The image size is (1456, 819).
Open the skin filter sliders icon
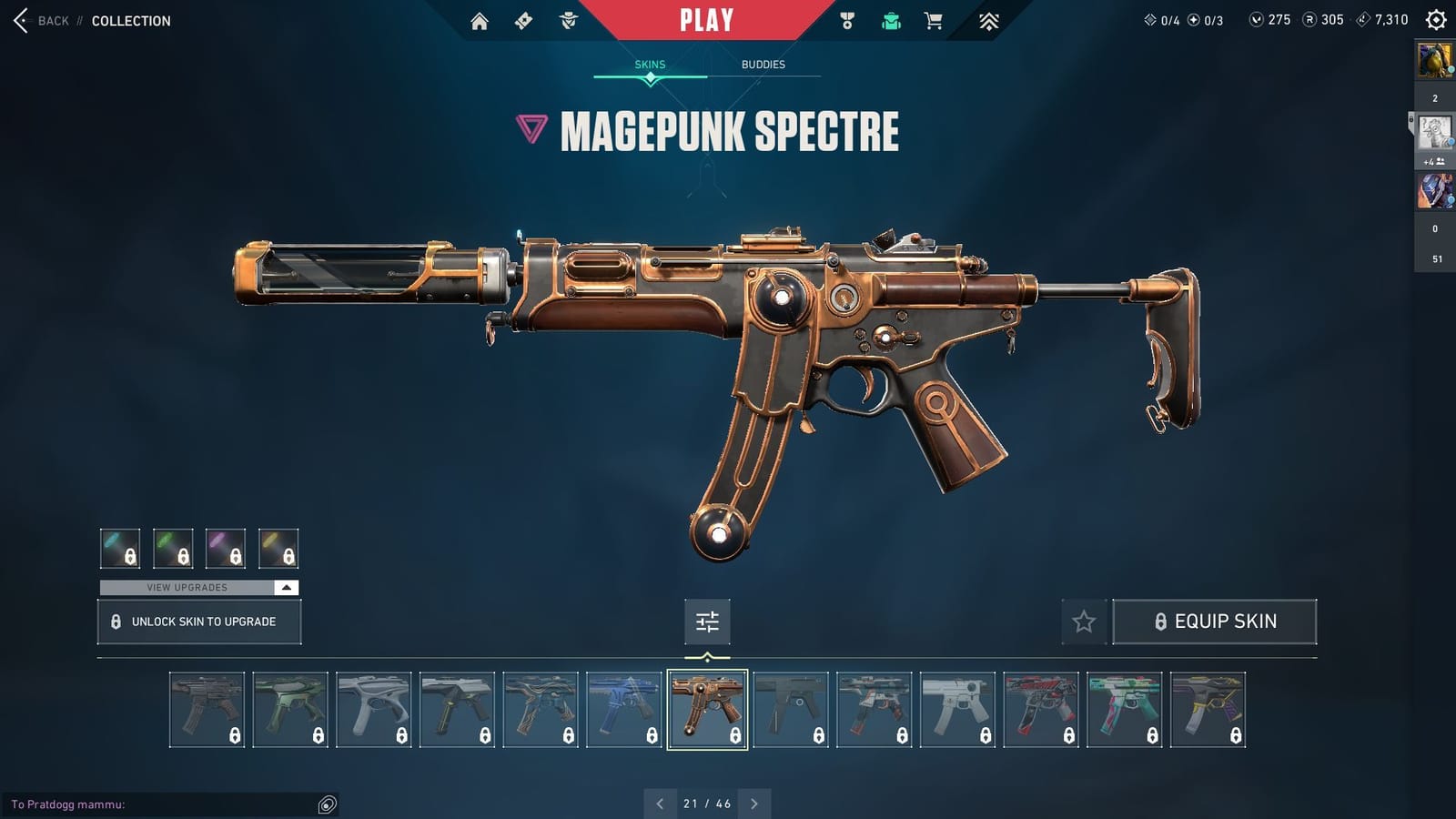707,622
